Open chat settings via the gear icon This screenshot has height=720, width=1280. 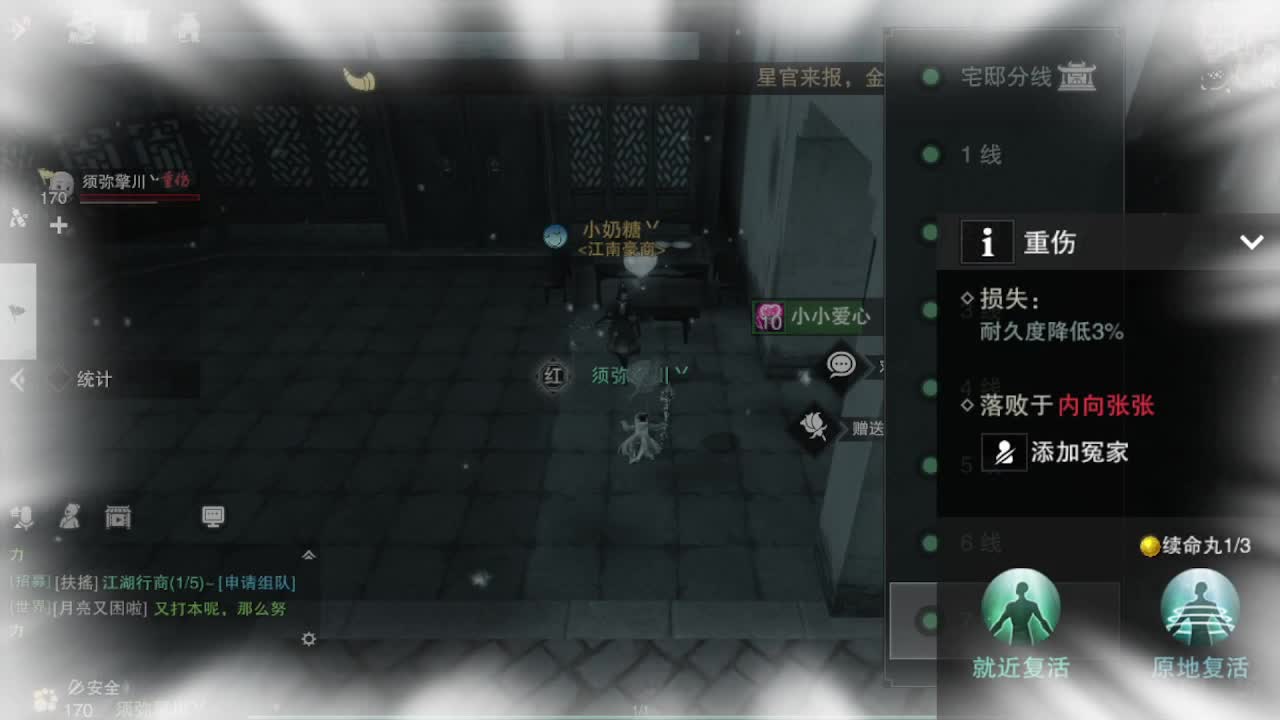pyautogui.click(x=307, y=640)
